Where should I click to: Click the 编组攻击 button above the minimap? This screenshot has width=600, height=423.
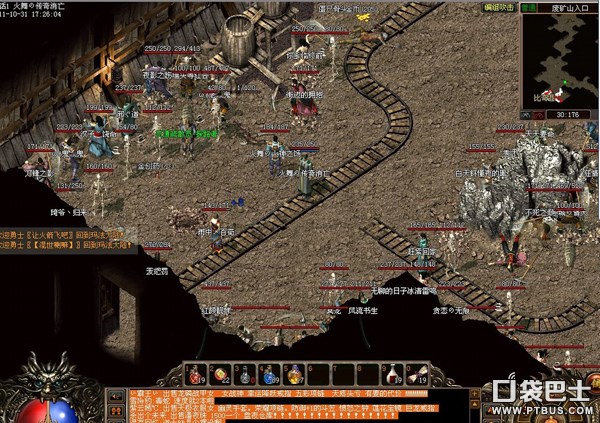click(x=499, y=6)
